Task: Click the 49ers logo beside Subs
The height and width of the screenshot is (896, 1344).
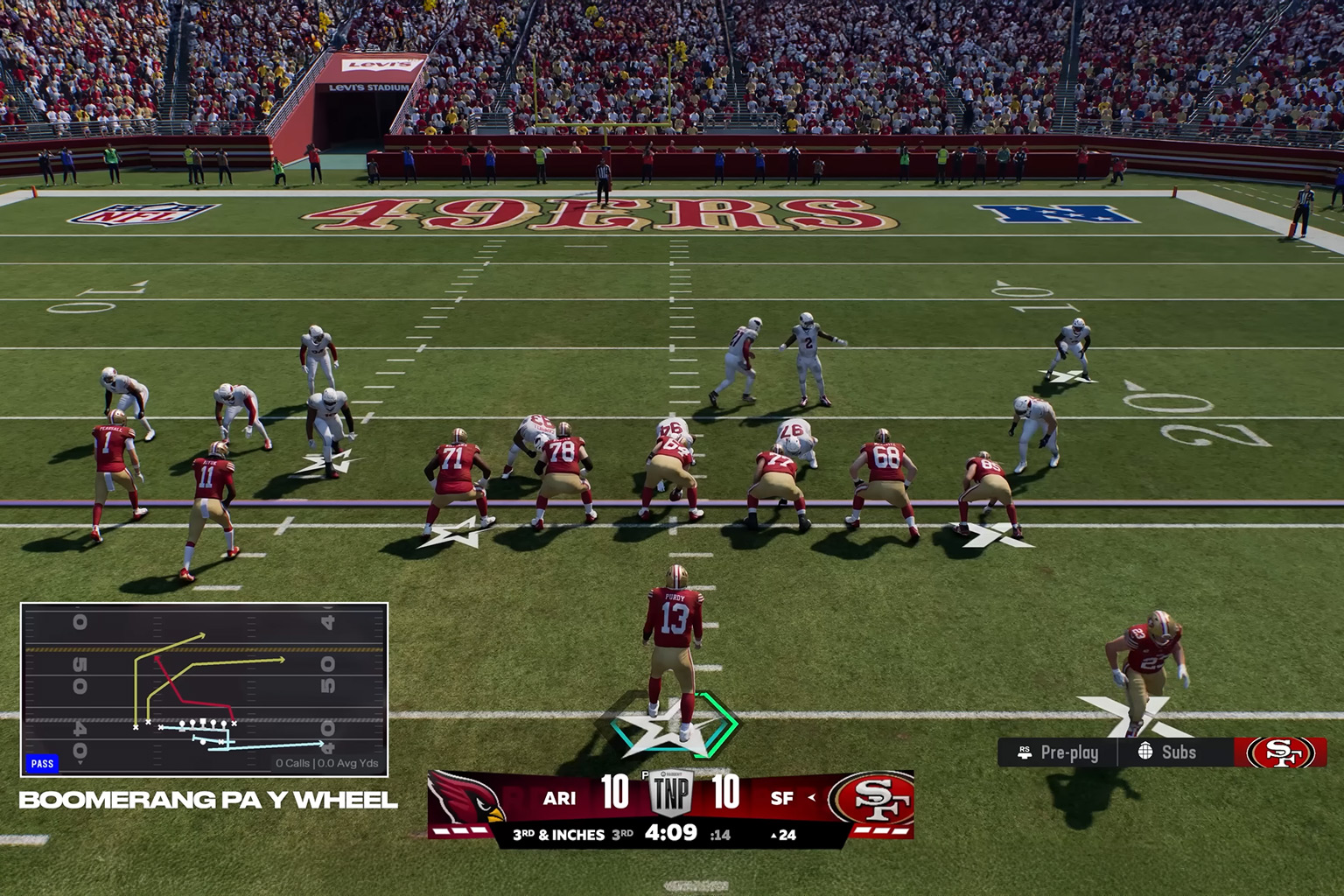Action: coord(1280,752)
